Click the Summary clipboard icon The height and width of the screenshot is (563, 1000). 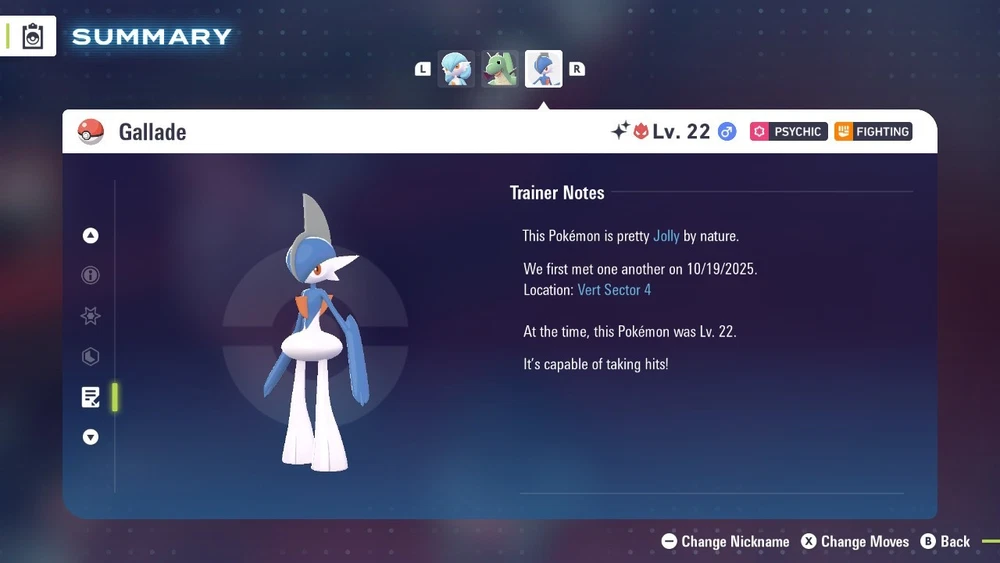pyautogui.click(x=33, y=37)
